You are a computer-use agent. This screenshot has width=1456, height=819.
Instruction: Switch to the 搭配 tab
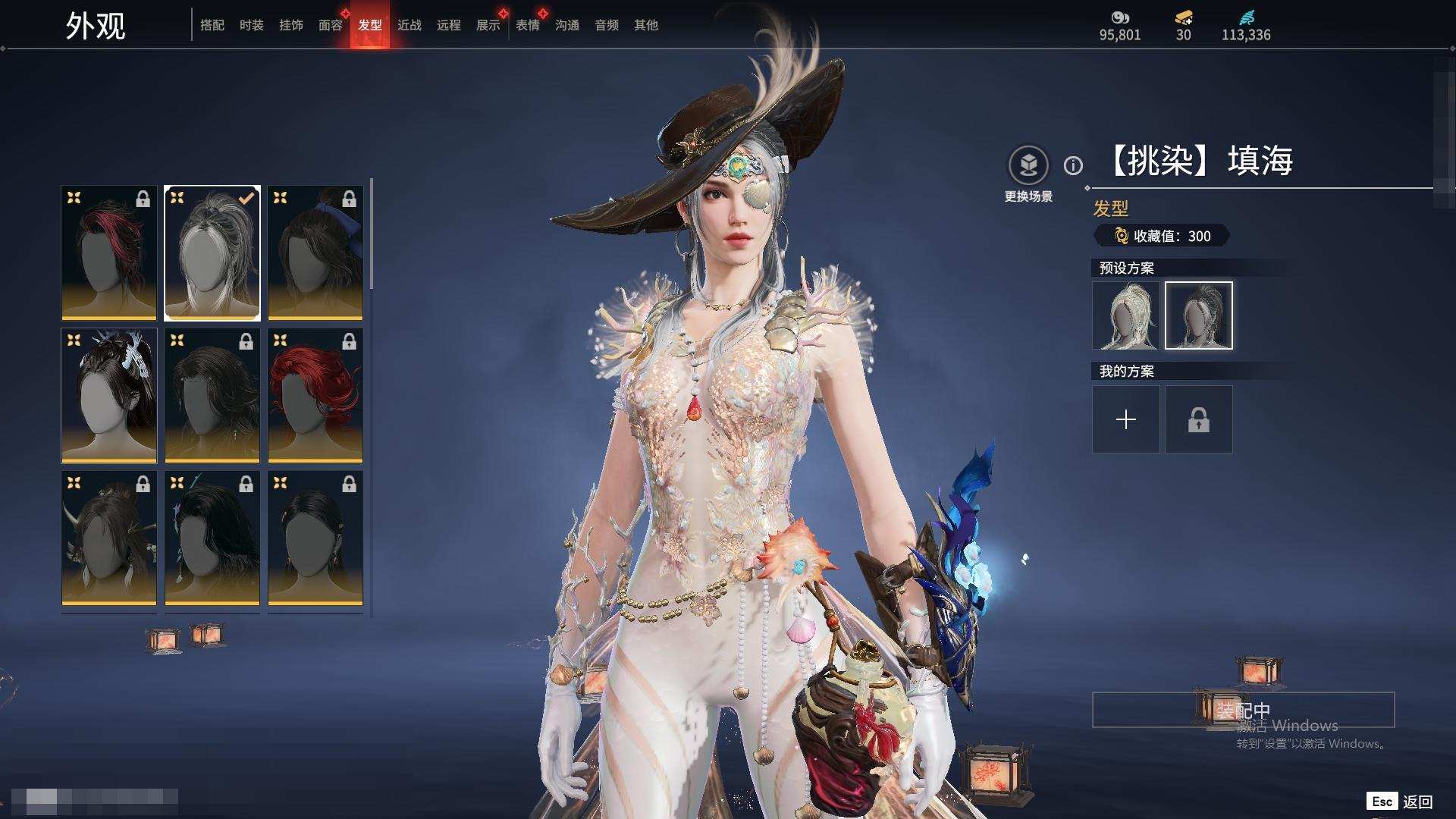point(212,25)
